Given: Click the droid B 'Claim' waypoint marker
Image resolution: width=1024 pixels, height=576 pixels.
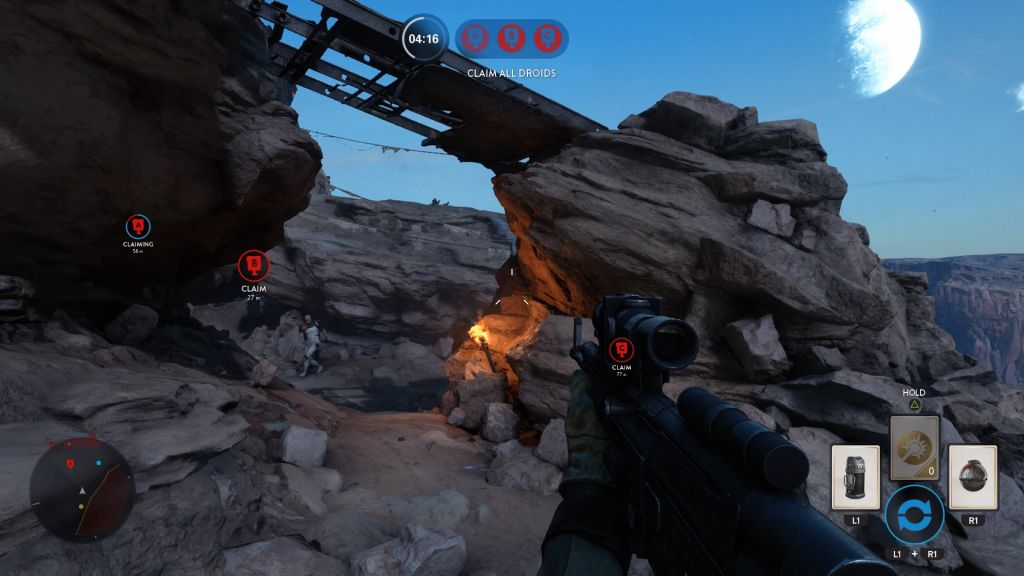Looking at the screenshot, I should click(254, 266).
